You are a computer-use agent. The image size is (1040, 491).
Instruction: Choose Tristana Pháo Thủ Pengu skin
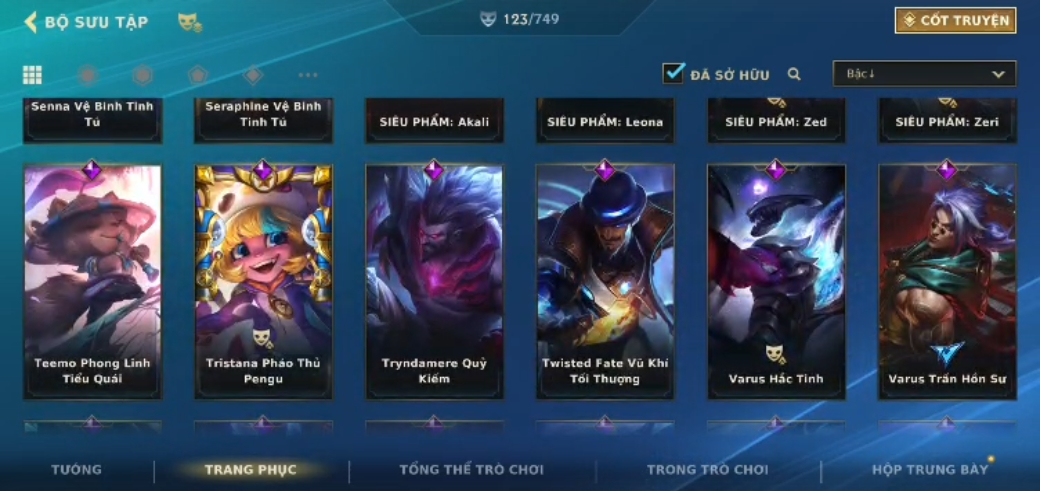263,281
